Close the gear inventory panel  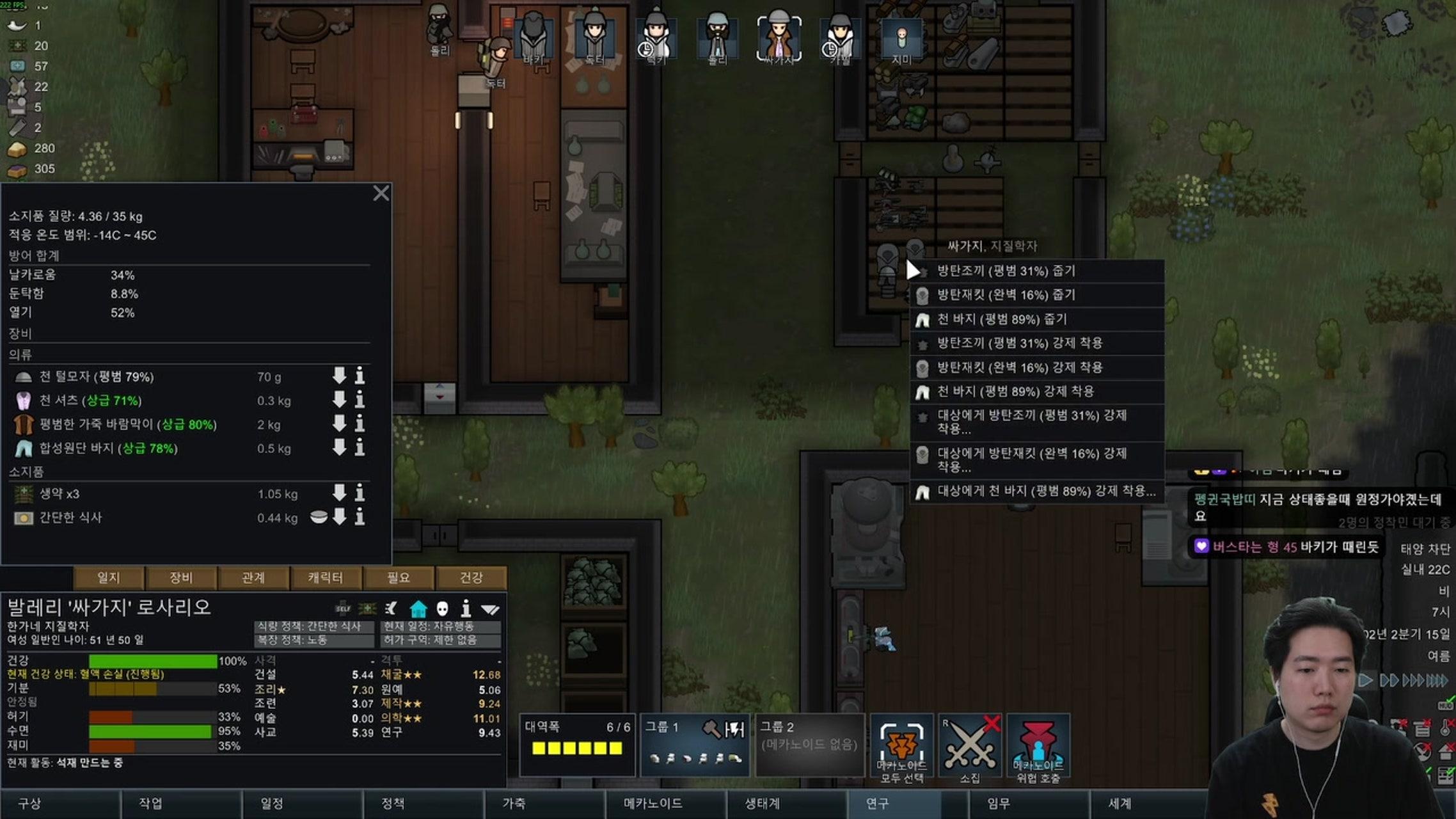(381, 193)
